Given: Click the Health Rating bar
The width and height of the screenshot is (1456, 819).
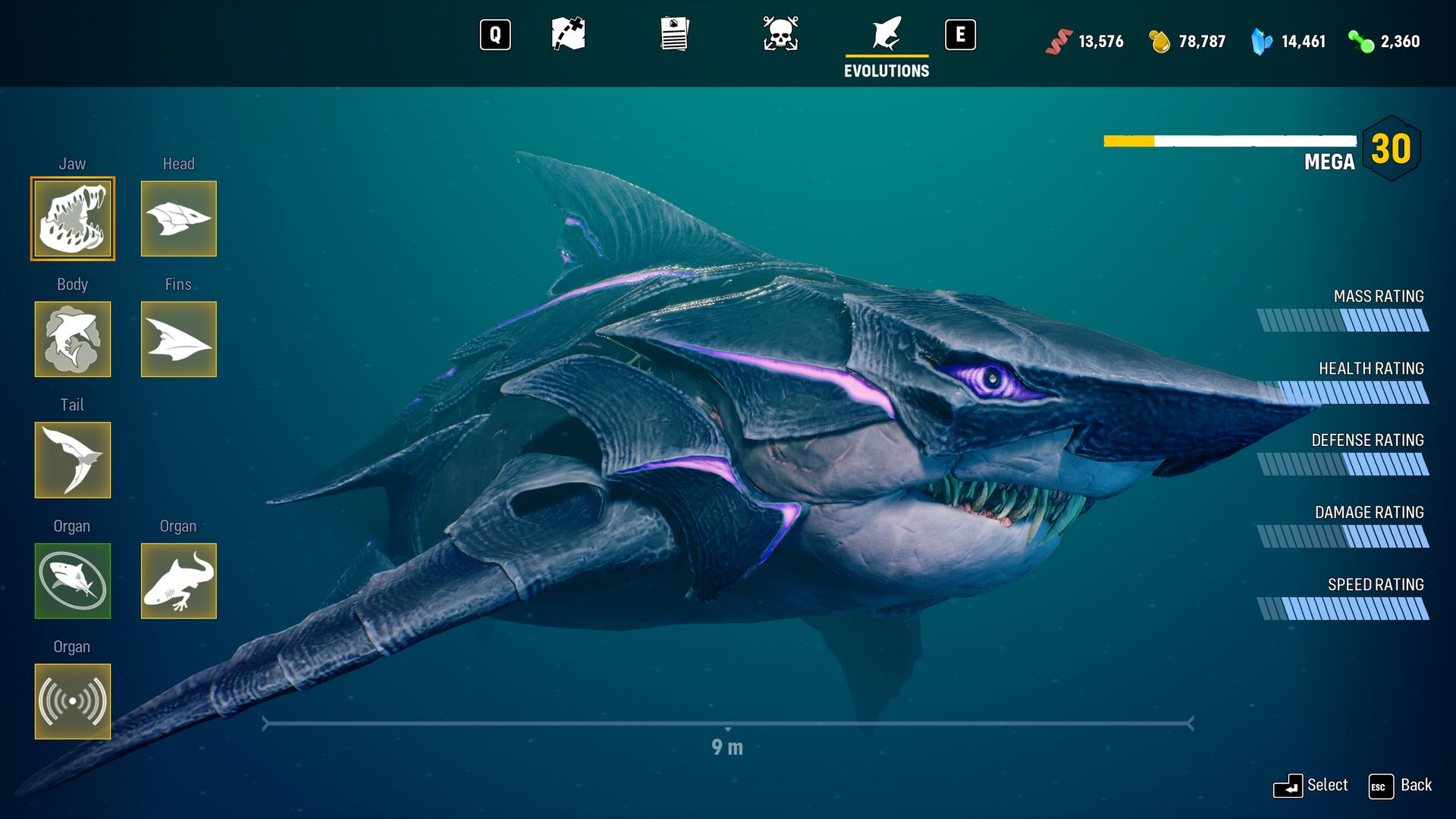Looking at the screenshot, I should pyautogui.click(x=1342, y=392).
